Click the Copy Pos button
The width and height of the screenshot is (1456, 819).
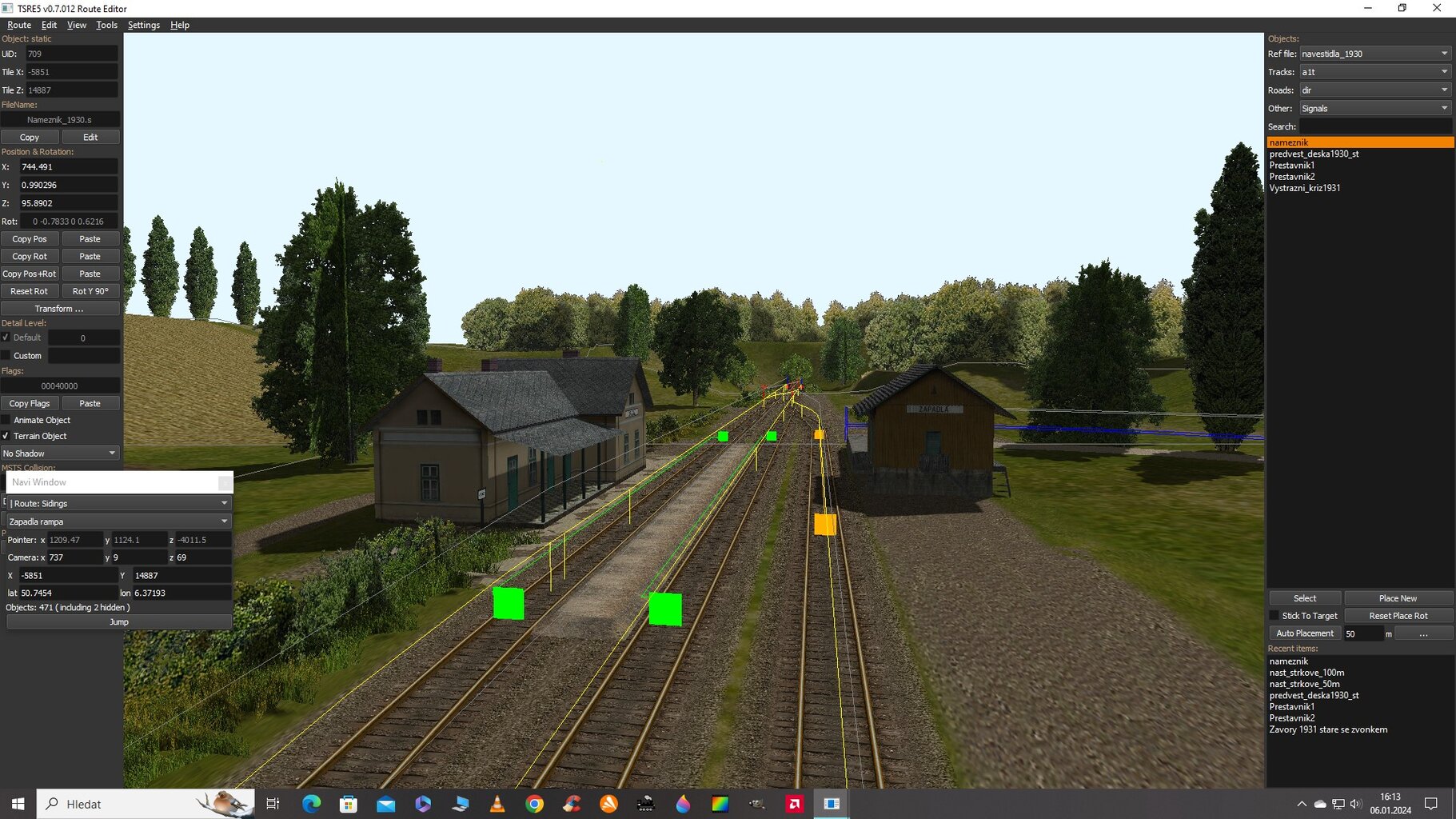[30, 239]
